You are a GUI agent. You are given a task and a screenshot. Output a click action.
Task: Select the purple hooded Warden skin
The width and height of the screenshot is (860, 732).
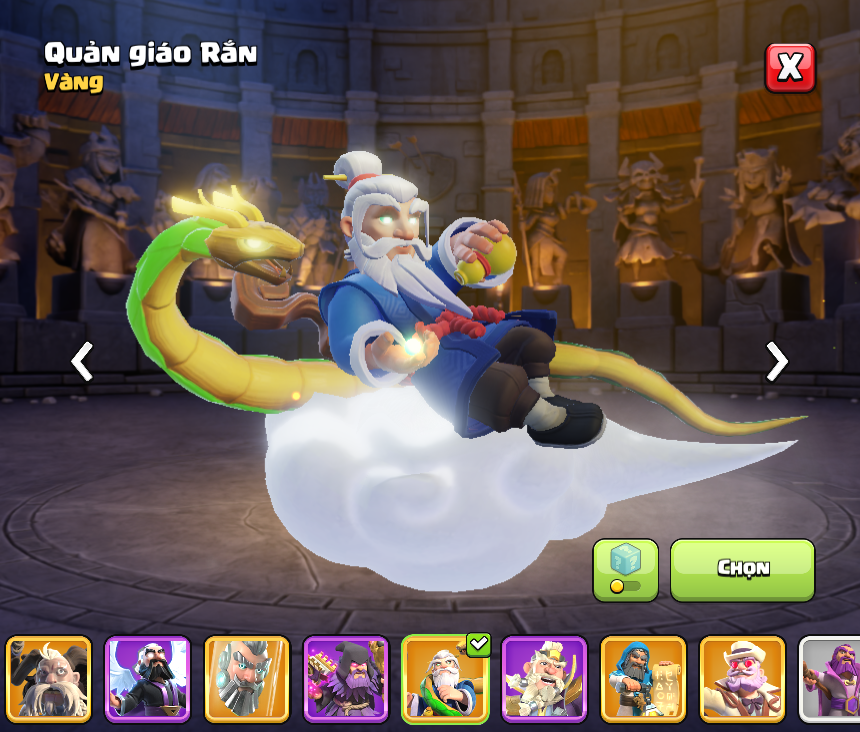346,679
